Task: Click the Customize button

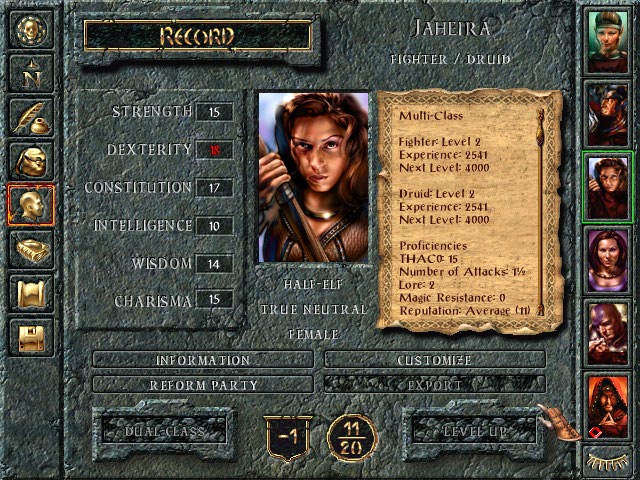Action: (435, 360)
